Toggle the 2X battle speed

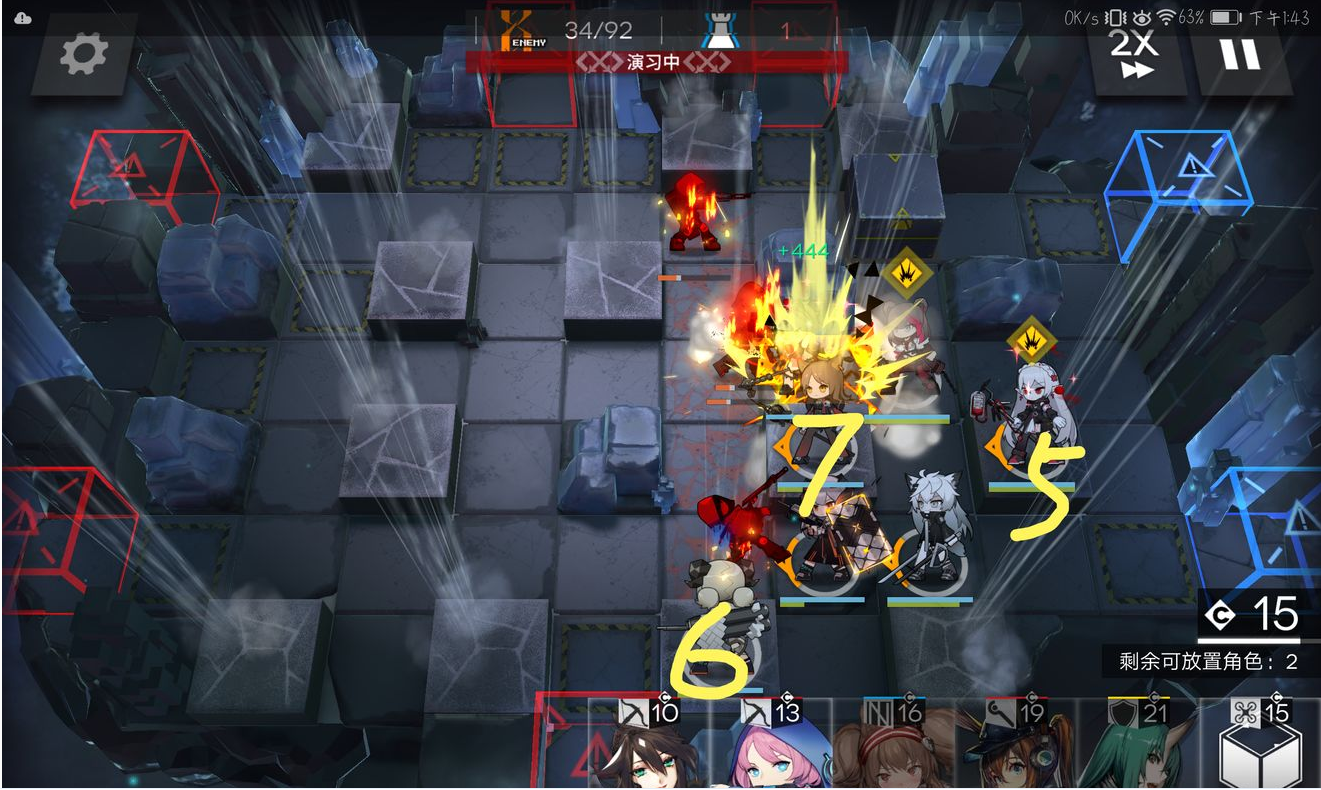1136,53
